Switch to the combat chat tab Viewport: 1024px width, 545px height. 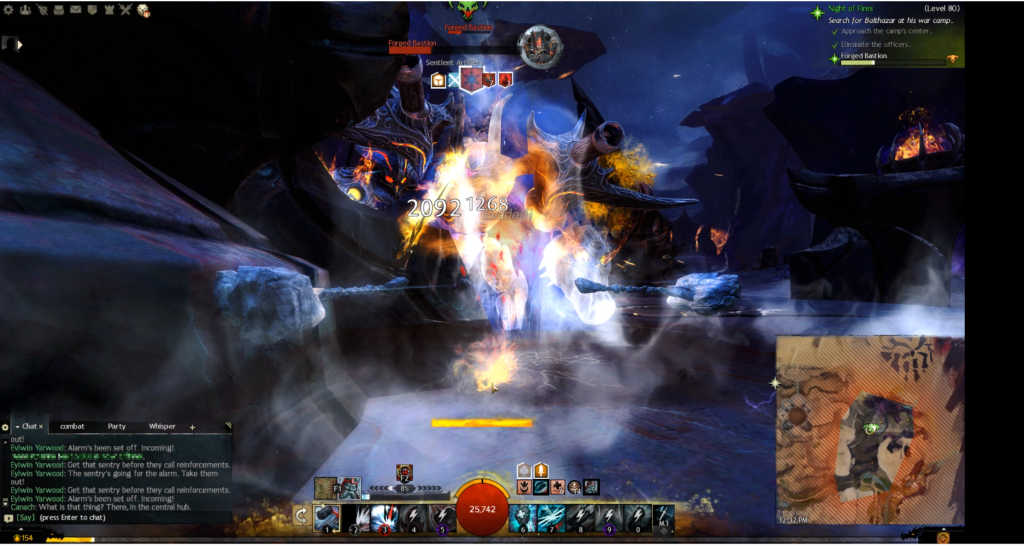tap(72, 427)
